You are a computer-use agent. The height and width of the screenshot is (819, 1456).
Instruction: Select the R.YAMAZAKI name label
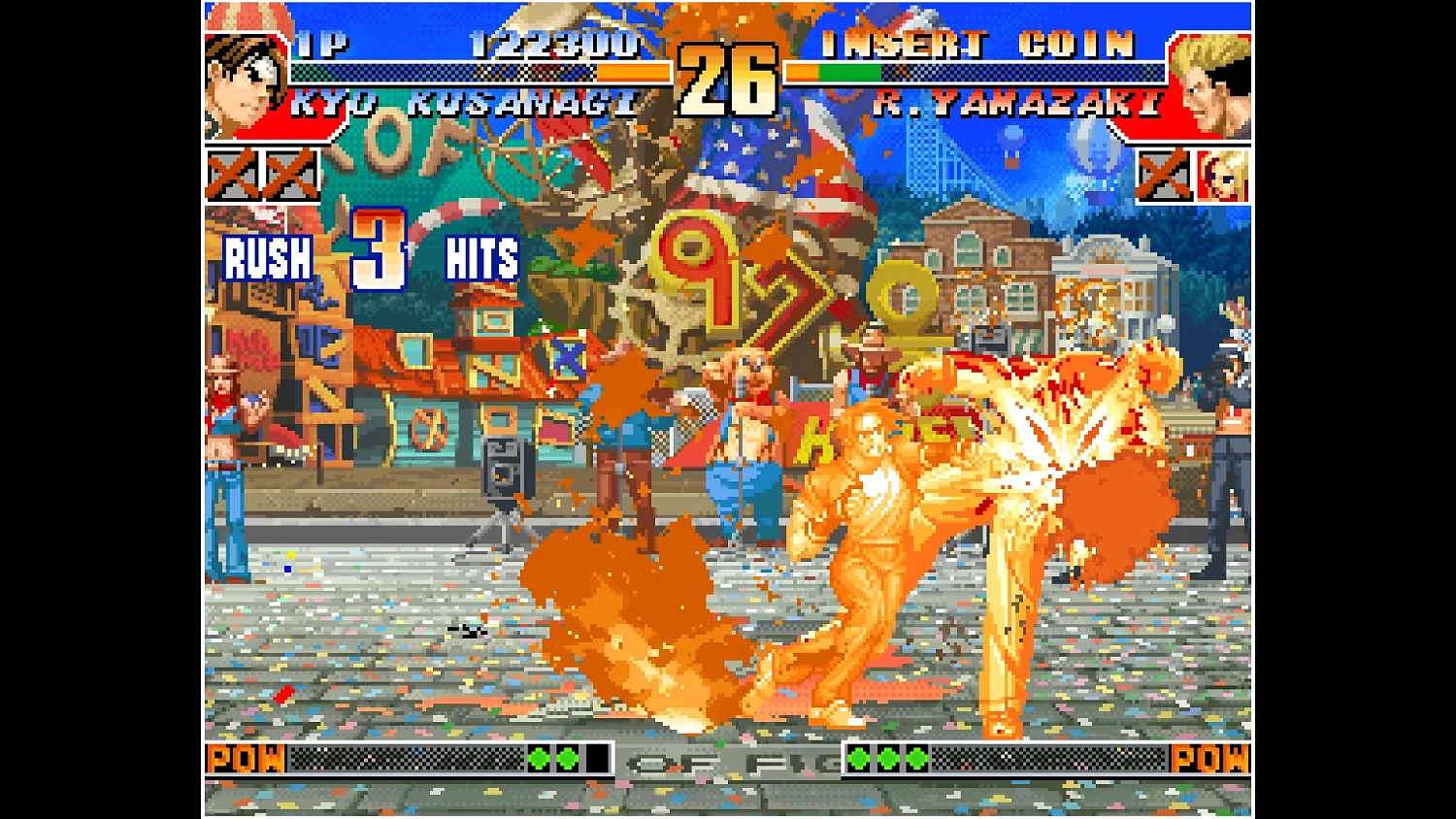1017,104
